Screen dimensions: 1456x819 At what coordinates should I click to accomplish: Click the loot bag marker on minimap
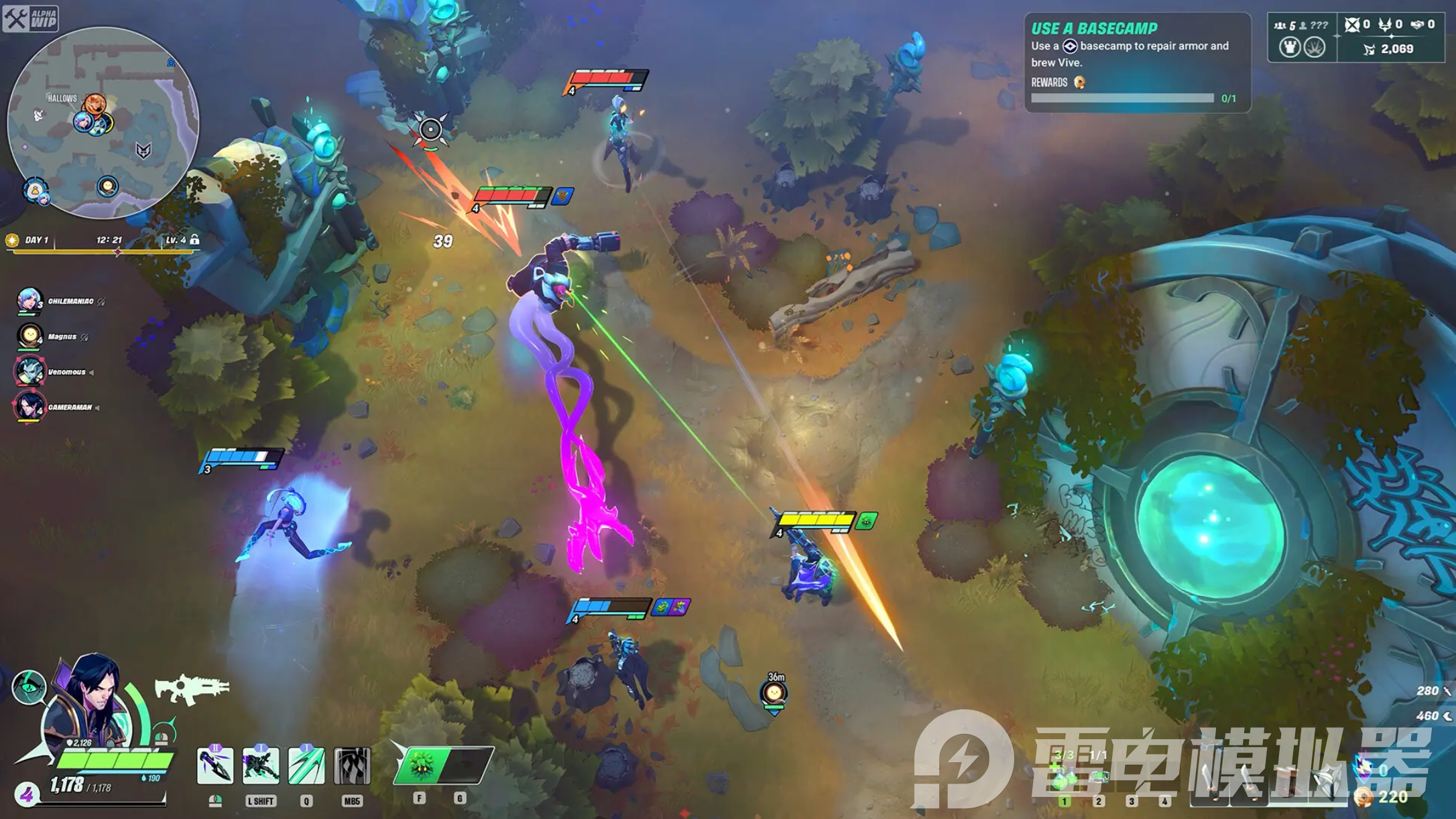coord(34,190)
